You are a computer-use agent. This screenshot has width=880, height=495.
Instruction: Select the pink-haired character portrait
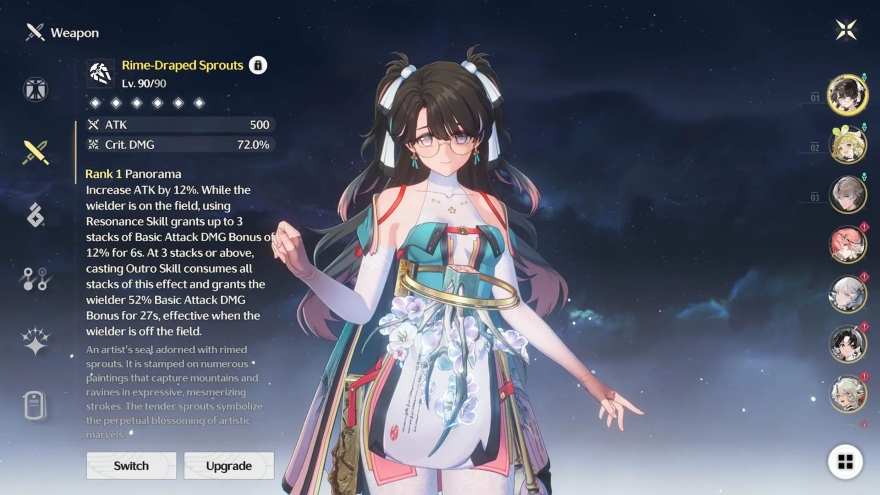click(848, 245)
